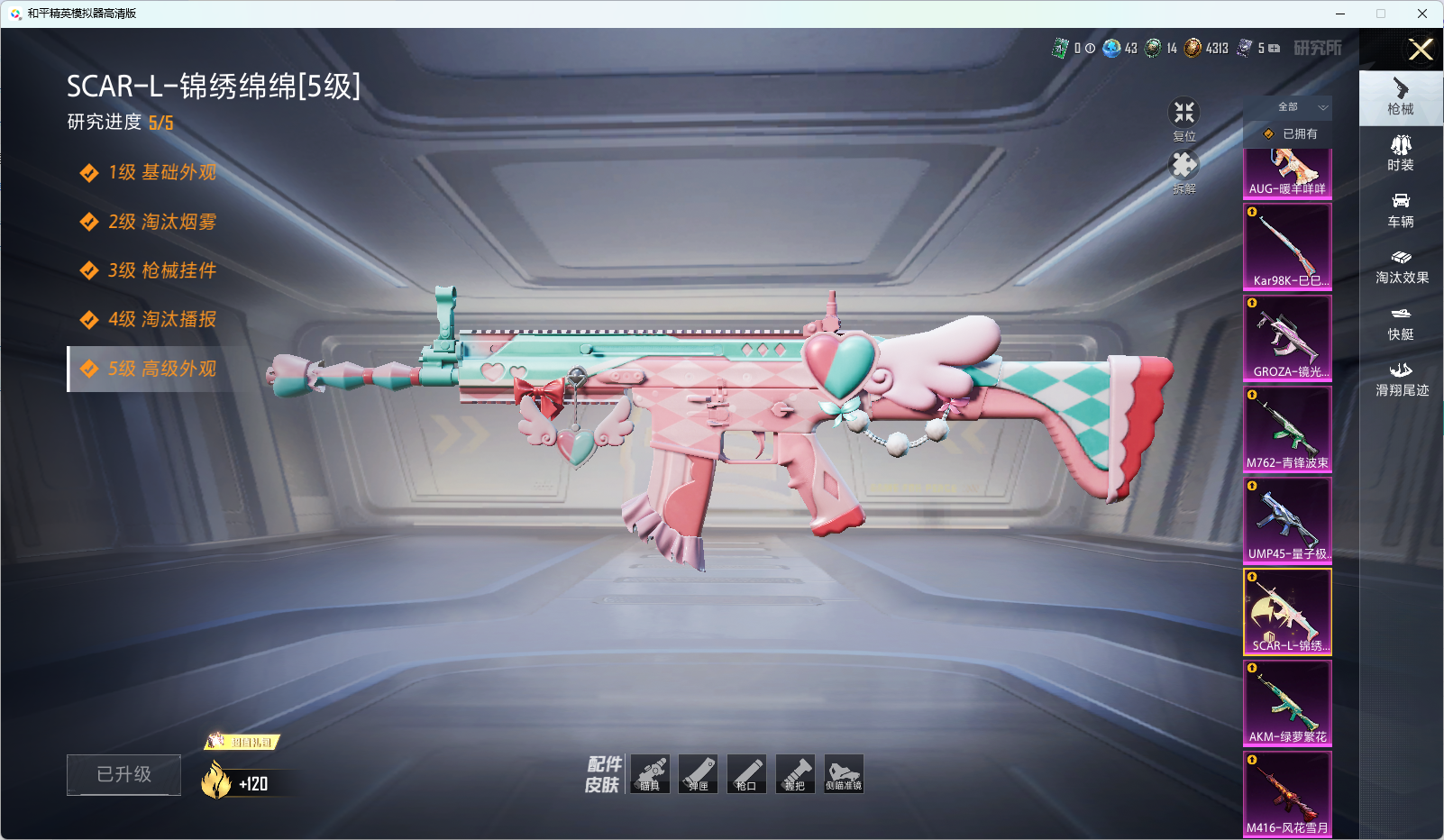
Task: Choose the GROZA skin thumbnail
Action: 1287,337
